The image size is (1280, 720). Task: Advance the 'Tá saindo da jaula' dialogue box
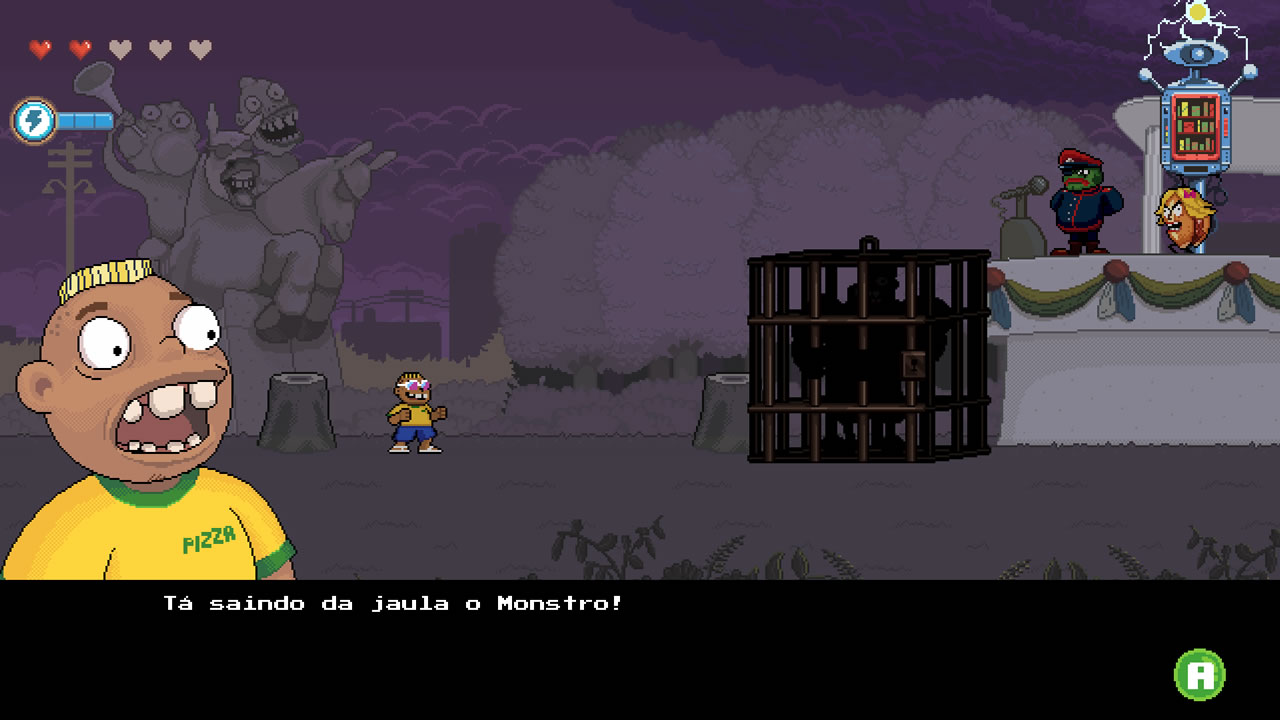1199,675
